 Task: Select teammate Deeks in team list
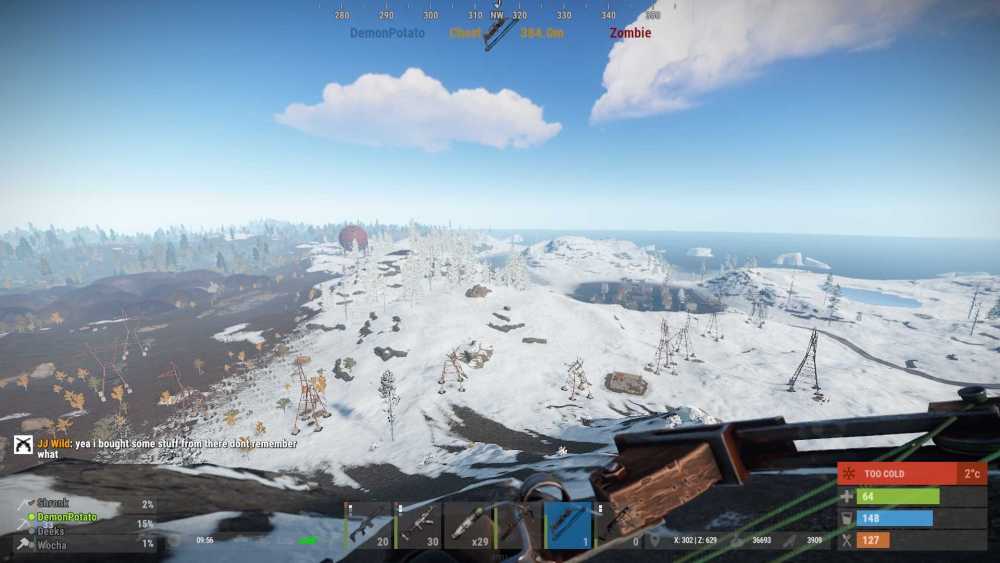(x=51, y=530)
